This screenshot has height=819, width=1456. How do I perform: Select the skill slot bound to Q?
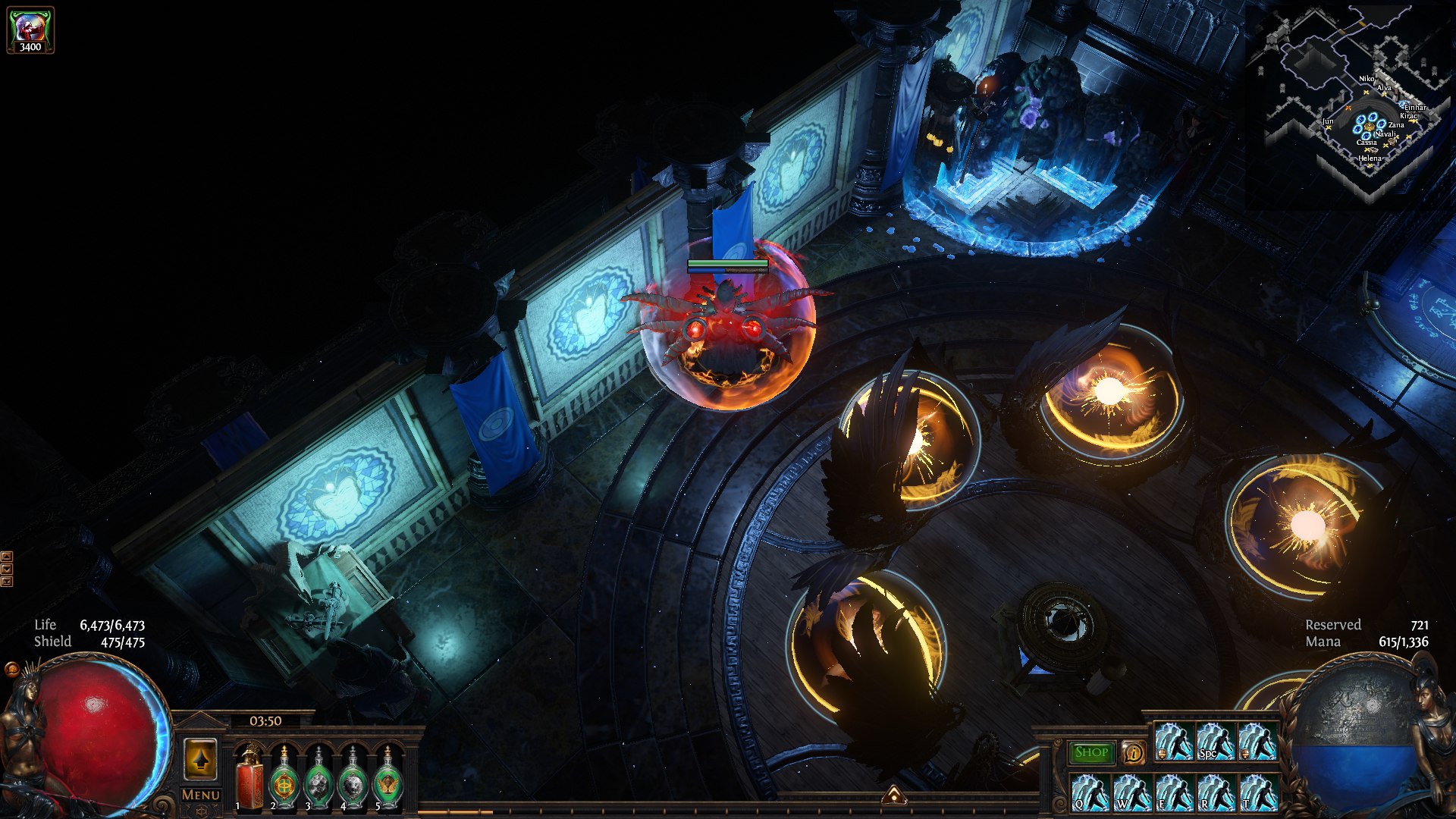(x=1090, y=792)
